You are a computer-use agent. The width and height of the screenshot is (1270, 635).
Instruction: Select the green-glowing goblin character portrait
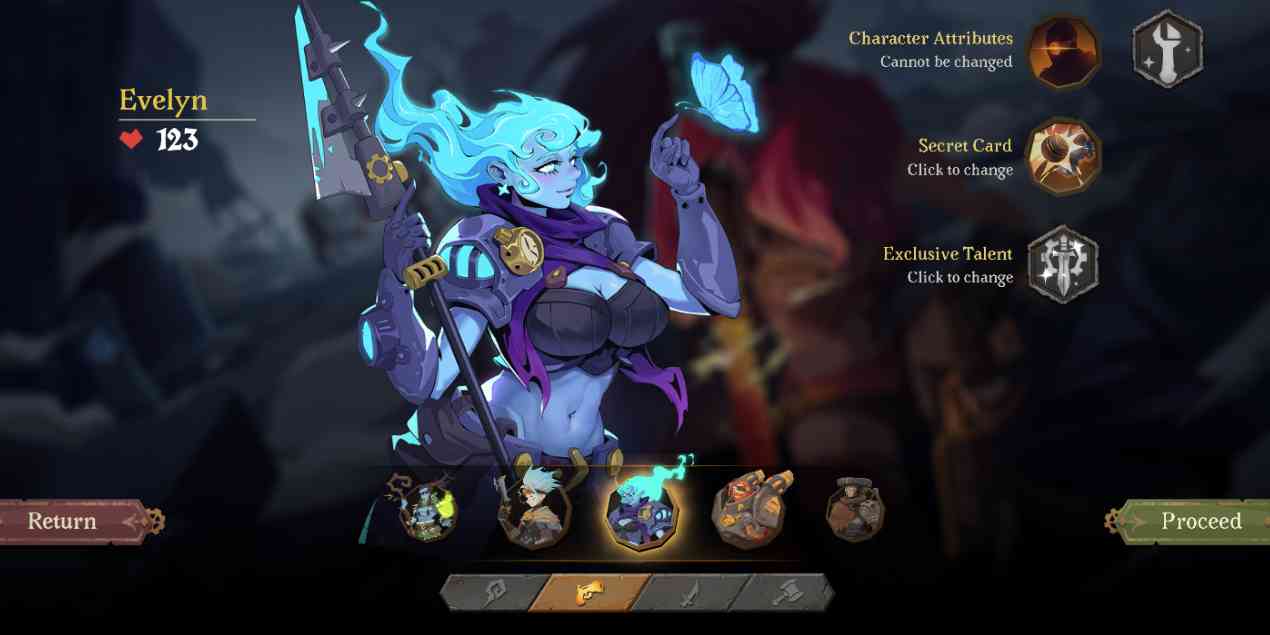click(423, 511)
